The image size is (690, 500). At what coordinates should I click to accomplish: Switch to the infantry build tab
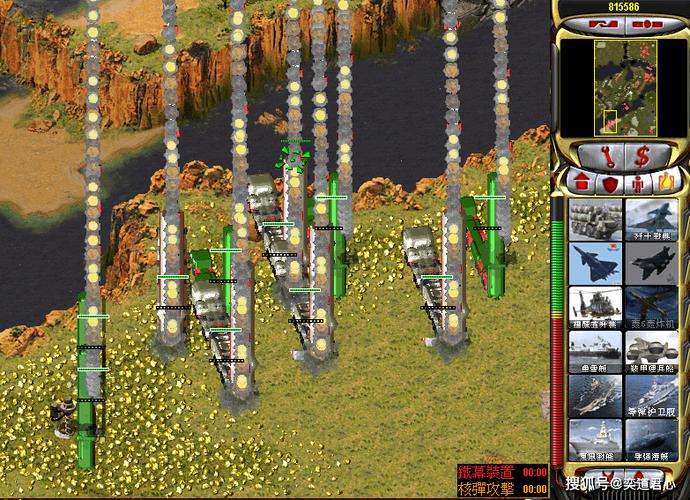(x=636, y=184)
